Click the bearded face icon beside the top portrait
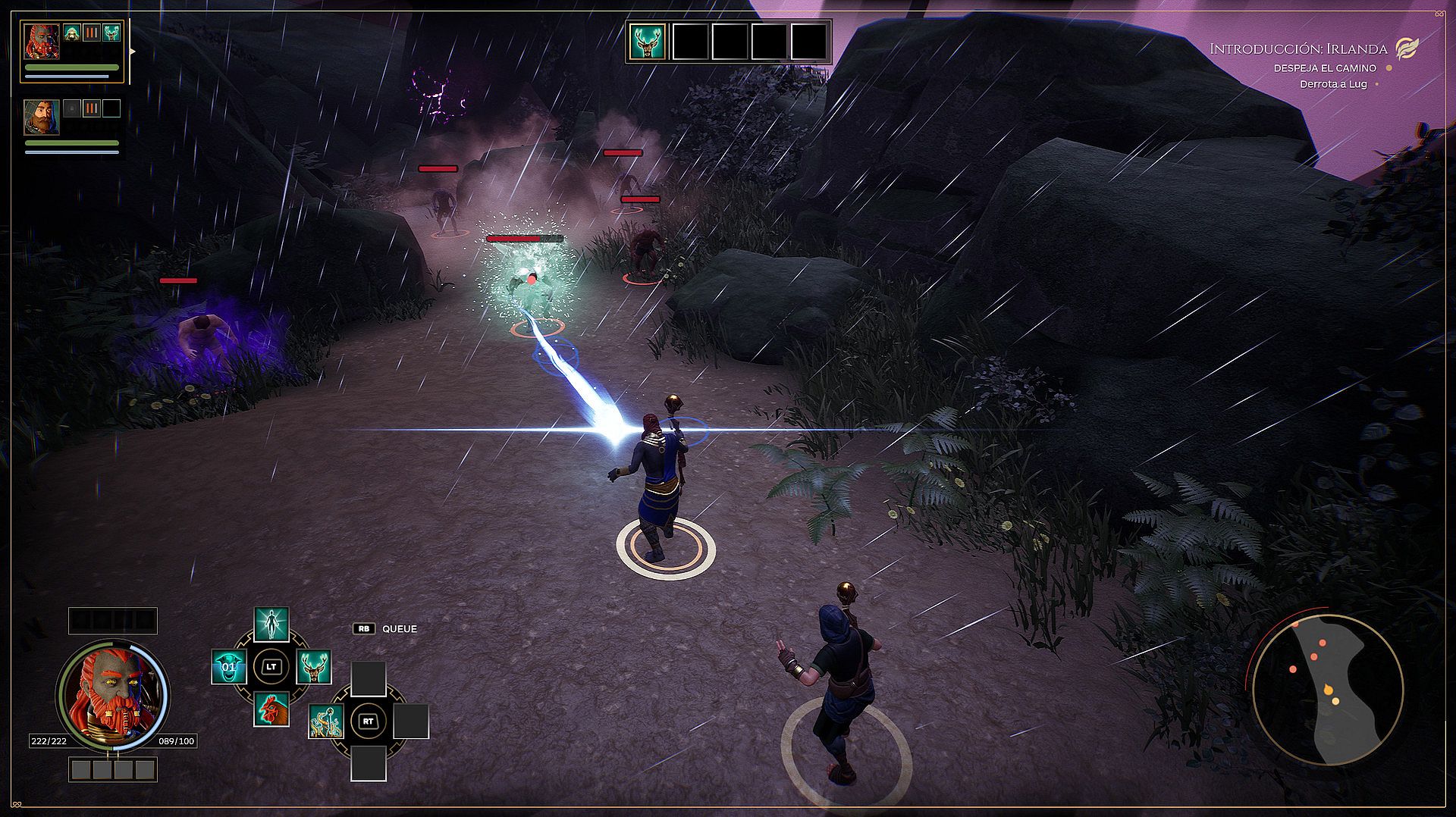Viewport: 1456px width, 817px height. click(72, 33)
